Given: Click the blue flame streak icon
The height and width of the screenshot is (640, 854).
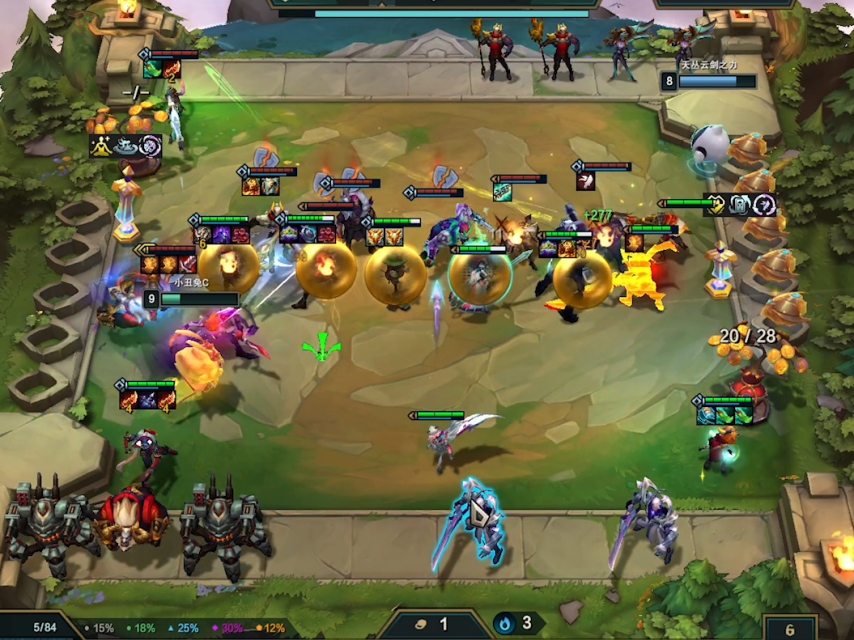Looking at the screenshot, I should coord(507,623).
